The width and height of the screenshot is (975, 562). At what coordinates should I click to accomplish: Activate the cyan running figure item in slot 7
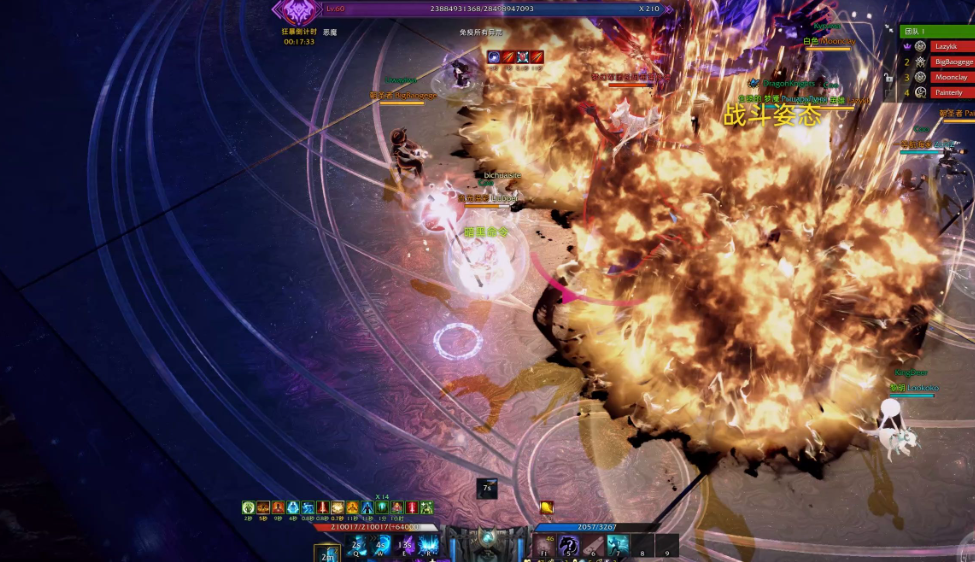[x=618, y=545]
